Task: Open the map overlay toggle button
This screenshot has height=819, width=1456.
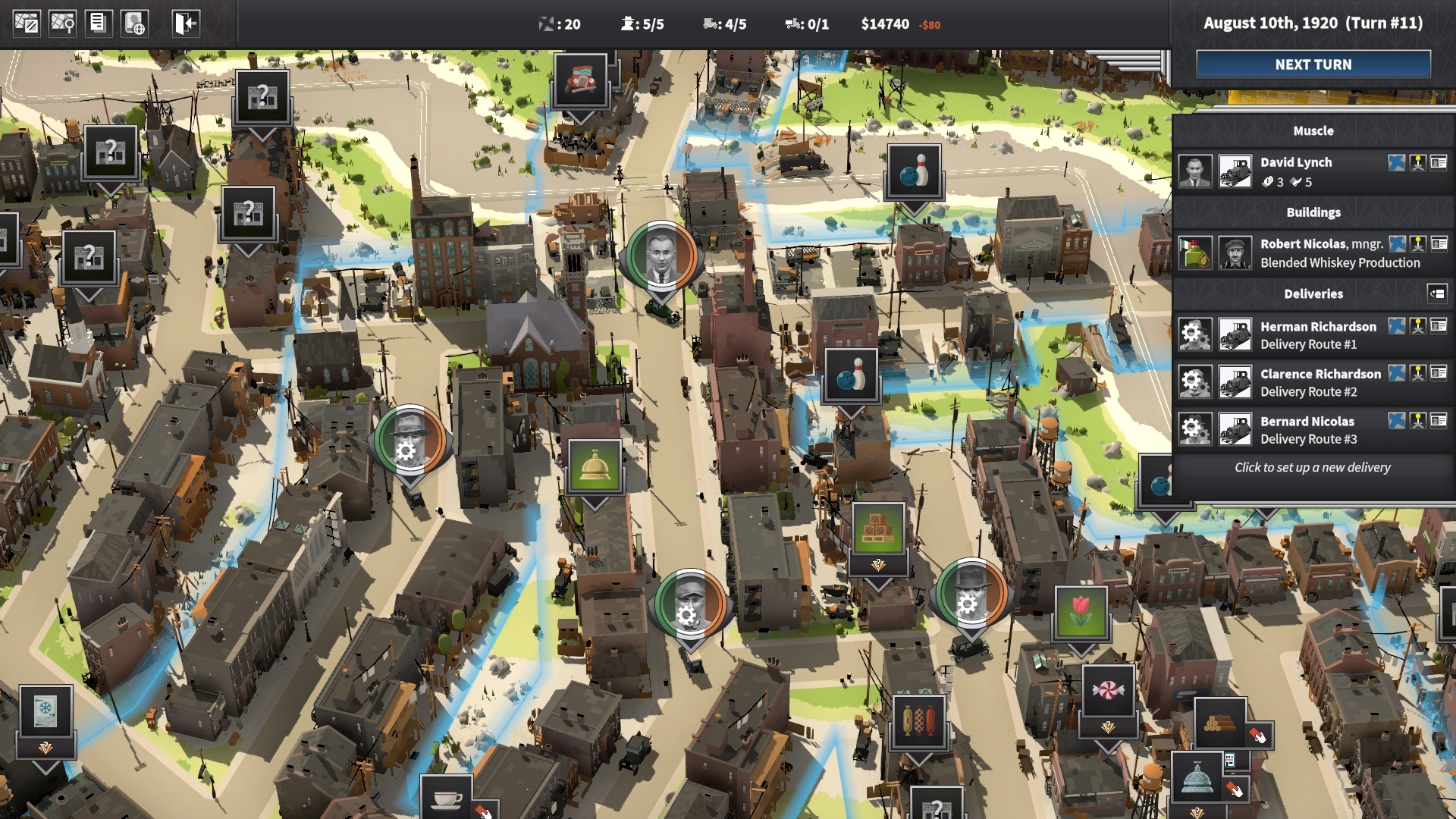Action: (27, 23)
